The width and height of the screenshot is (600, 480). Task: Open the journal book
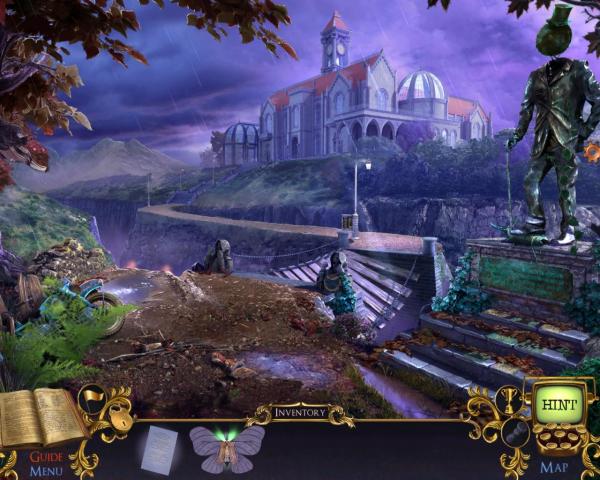[40, 418]
